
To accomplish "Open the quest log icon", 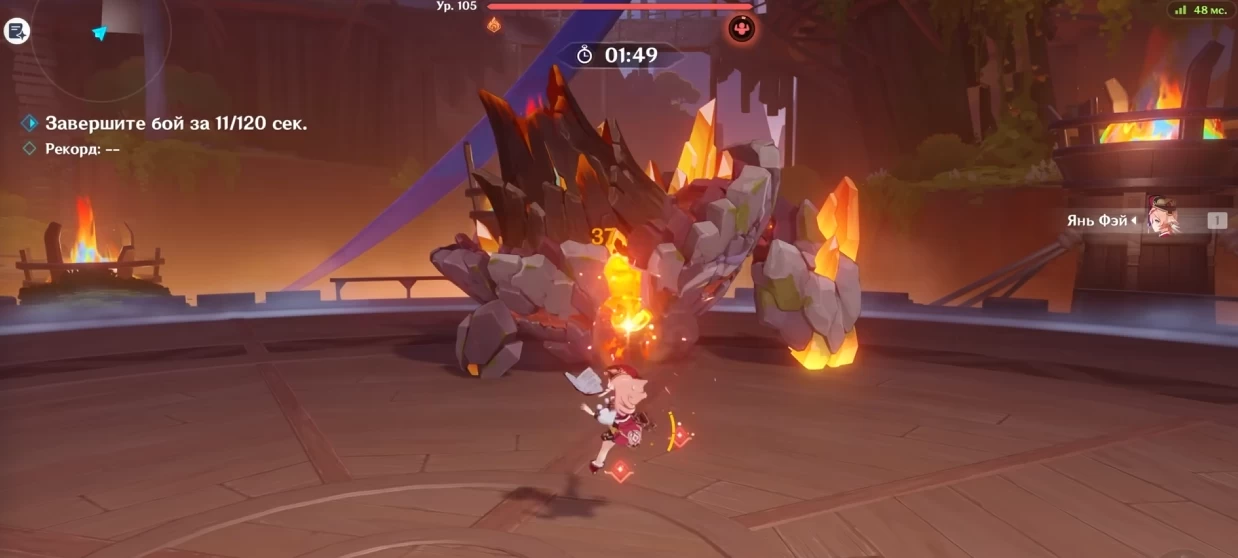I will [x=17, y=31].
